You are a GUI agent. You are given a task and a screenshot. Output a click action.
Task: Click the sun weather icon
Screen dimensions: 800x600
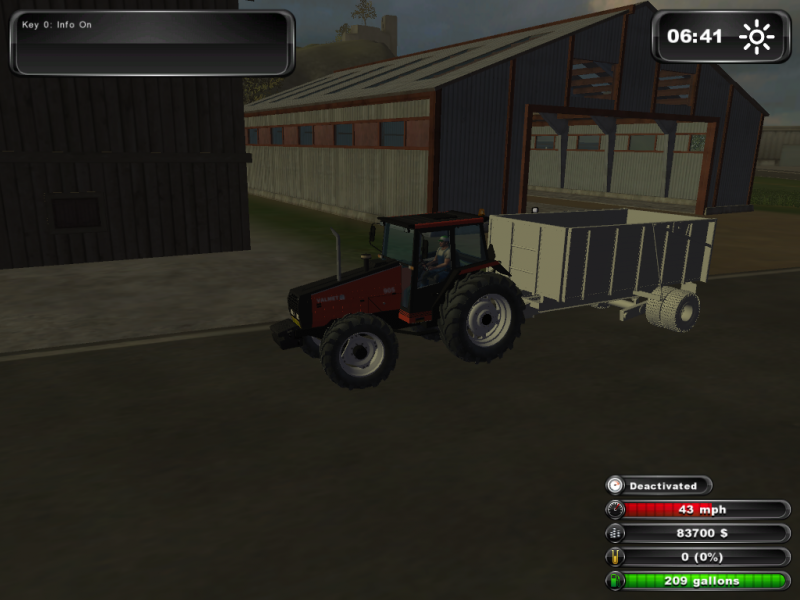pyautogui.click(x=756, y=38)
